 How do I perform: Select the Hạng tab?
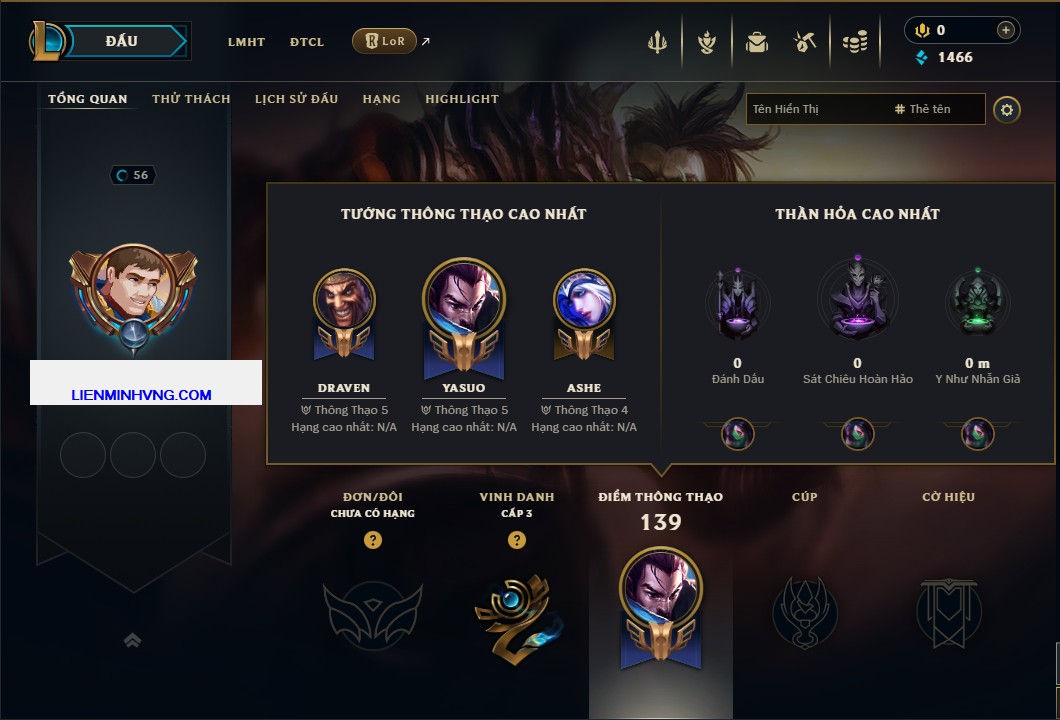381,99
